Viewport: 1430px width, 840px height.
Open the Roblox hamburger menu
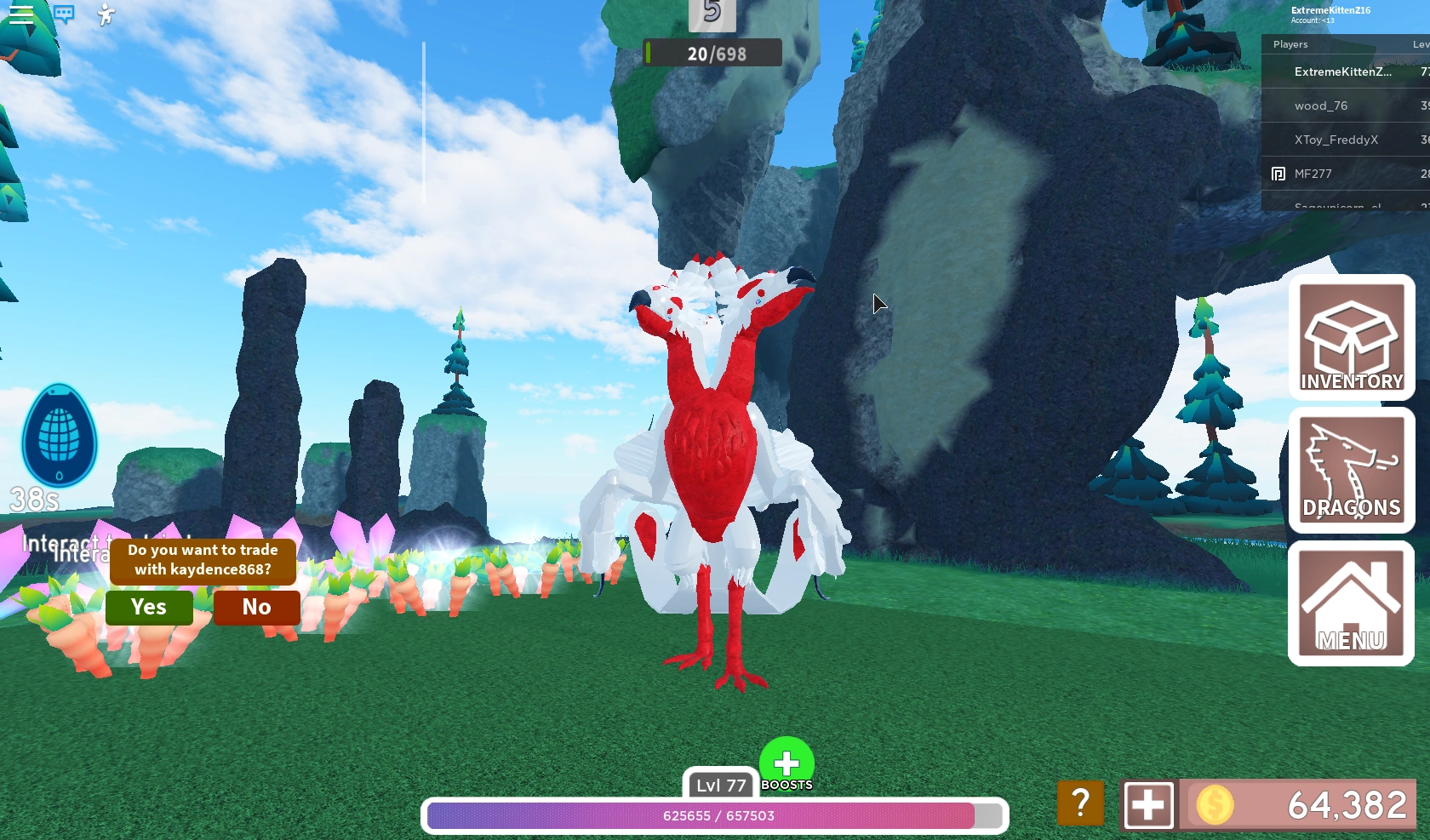pos(20,14)
